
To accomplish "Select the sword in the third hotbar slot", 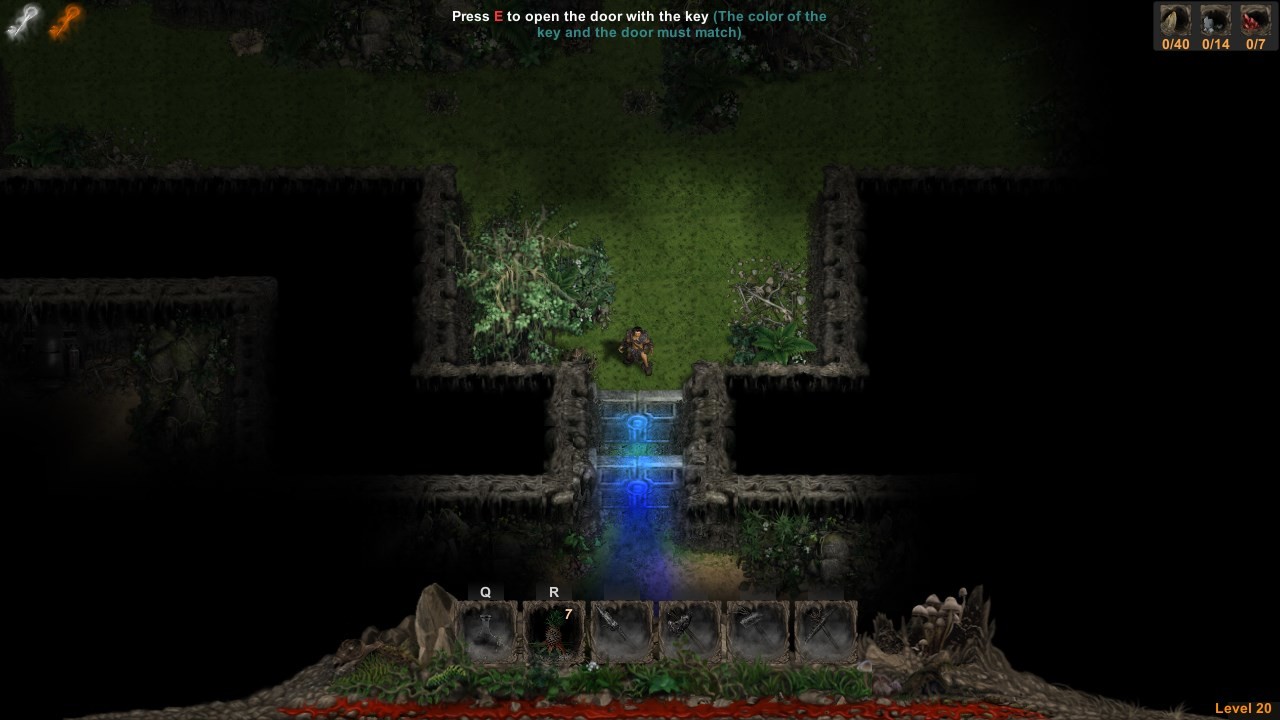I will click(x=620, y=630).
